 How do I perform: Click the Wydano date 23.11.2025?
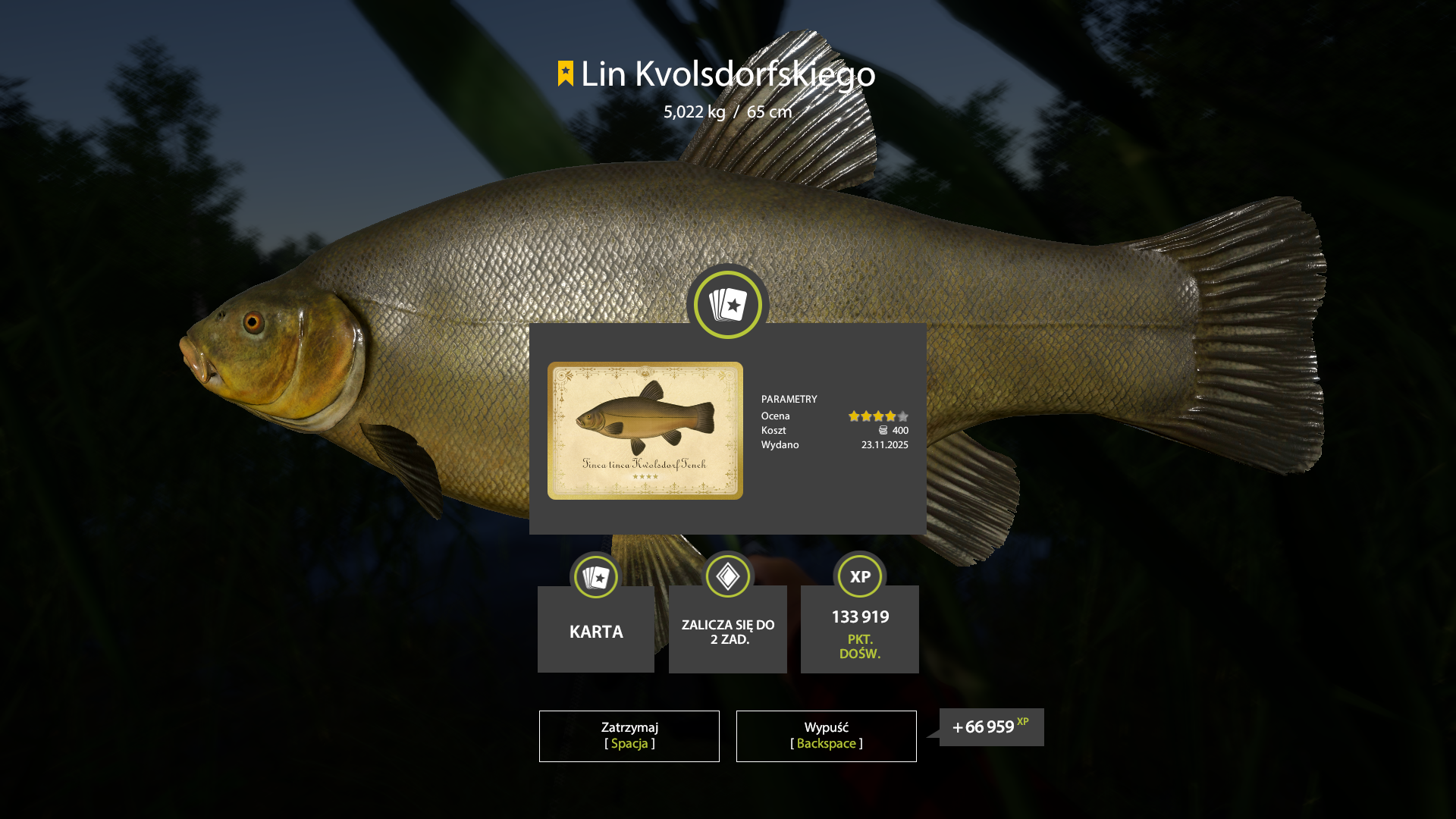click(884, 445)
